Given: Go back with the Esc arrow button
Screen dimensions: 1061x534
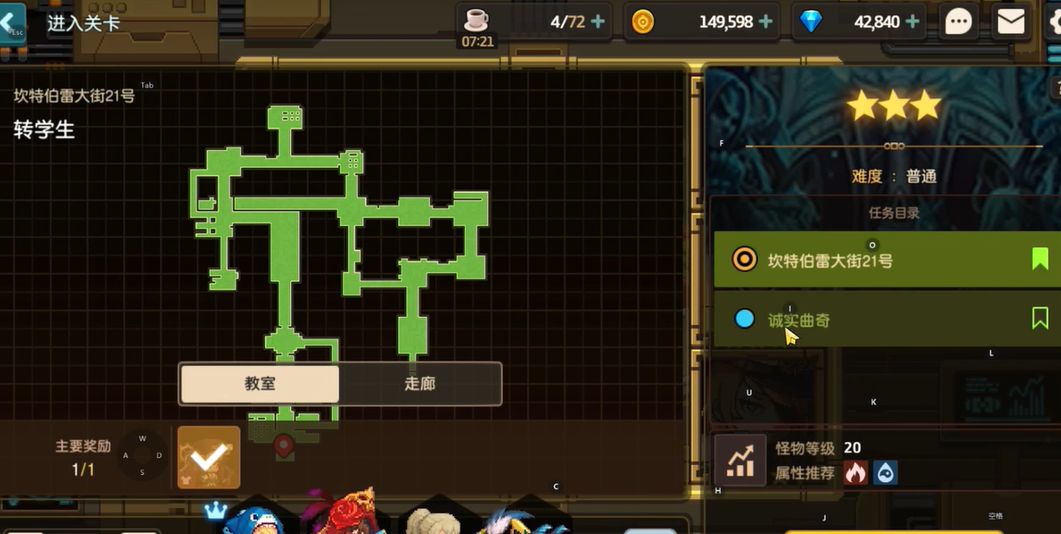Looking at the screenshot, I should click(13, 23).
